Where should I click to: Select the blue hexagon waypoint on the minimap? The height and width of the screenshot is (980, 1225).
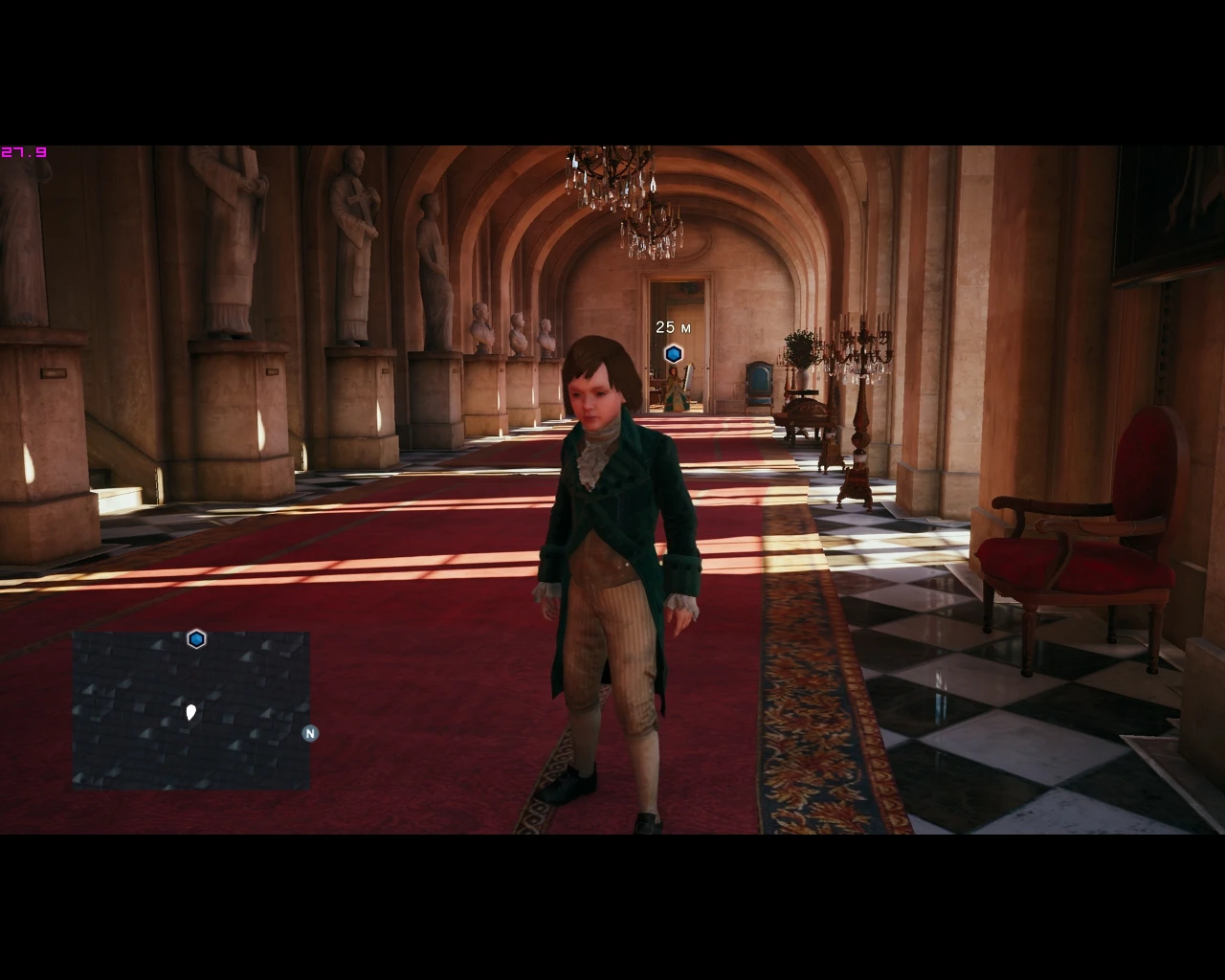coord(196,638)
